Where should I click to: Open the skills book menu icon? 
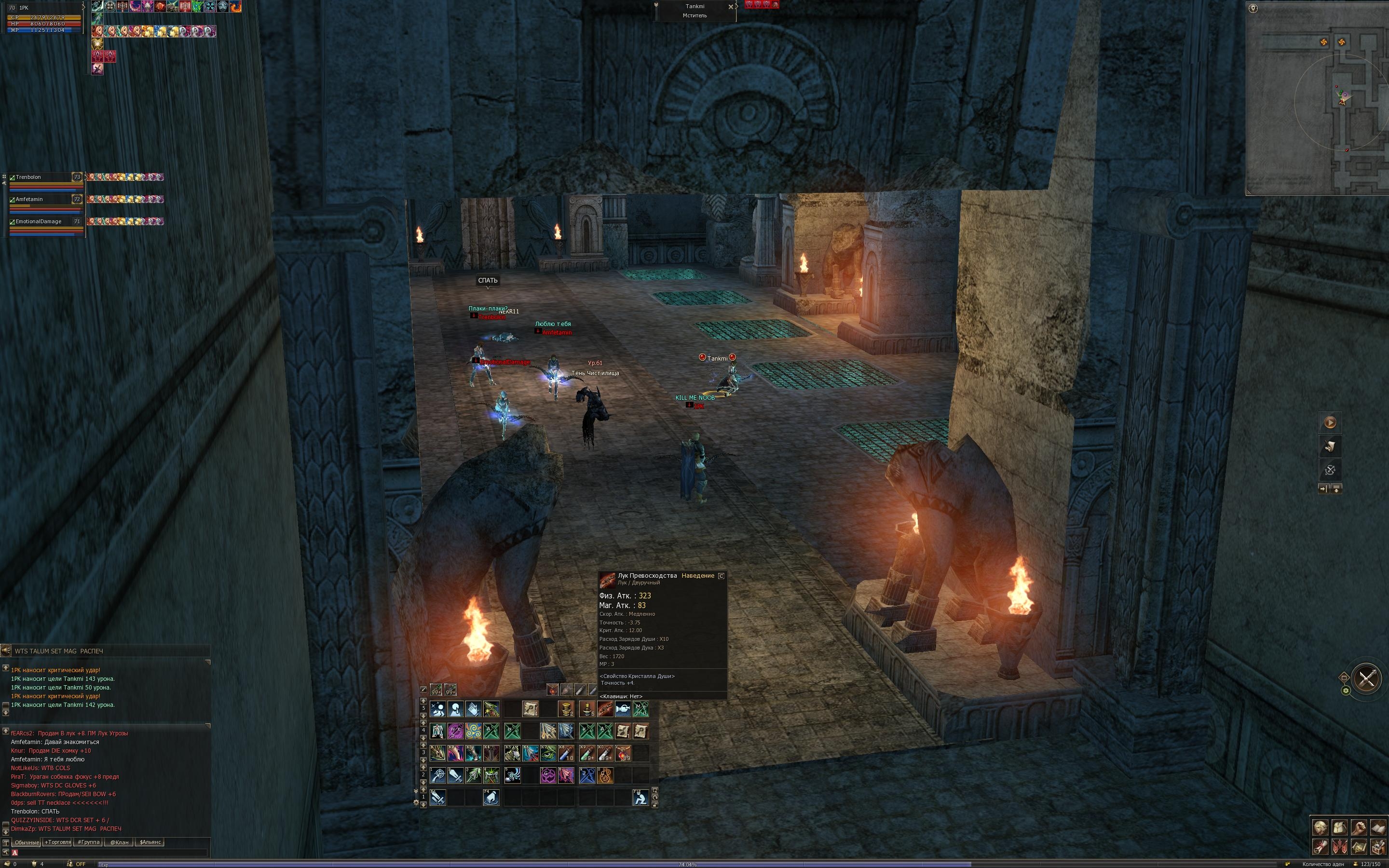[1377, 827]
